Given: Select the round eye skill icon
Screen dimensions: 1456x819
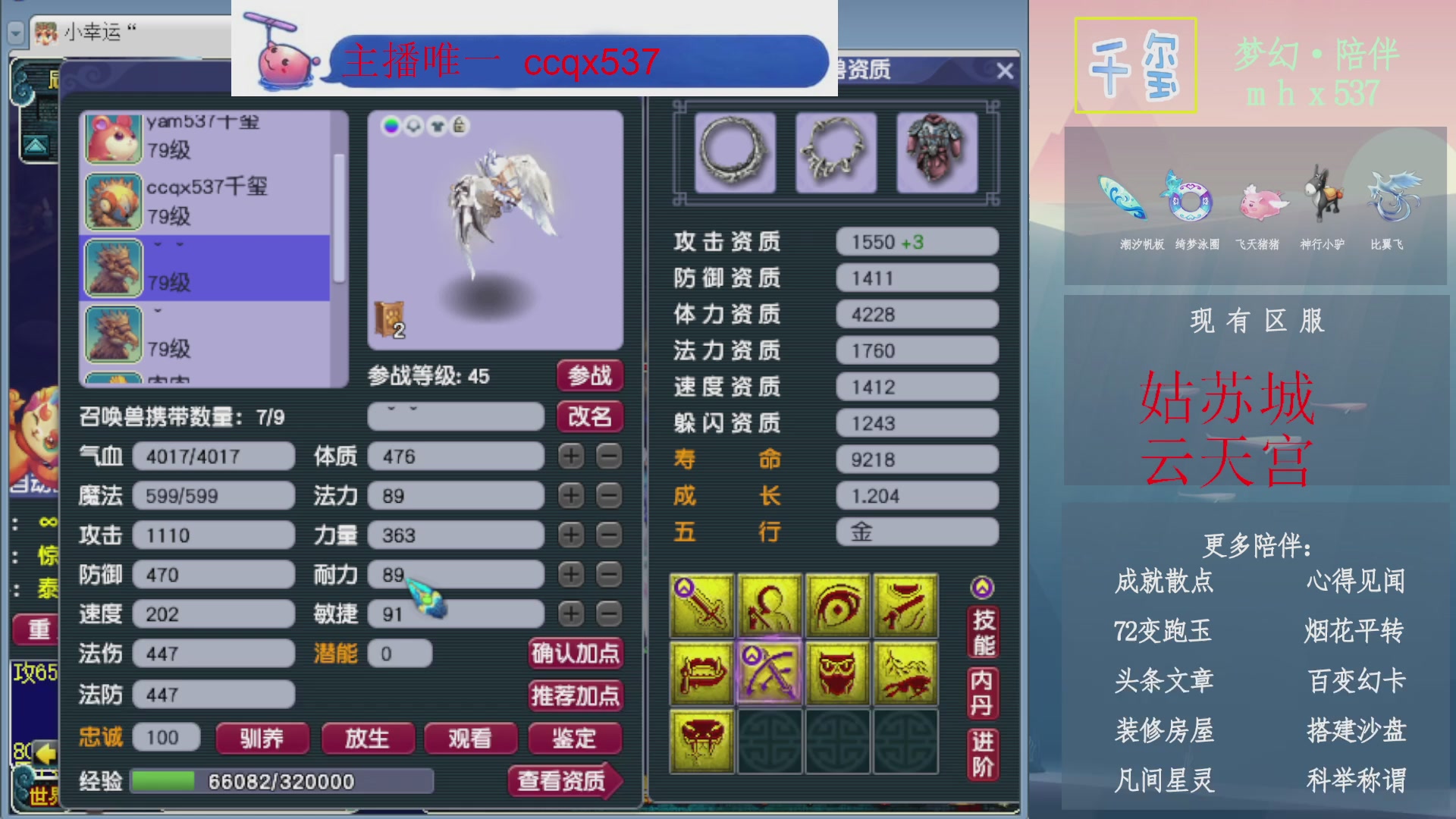Looking at the screenshot, I should tap(838, 607).
